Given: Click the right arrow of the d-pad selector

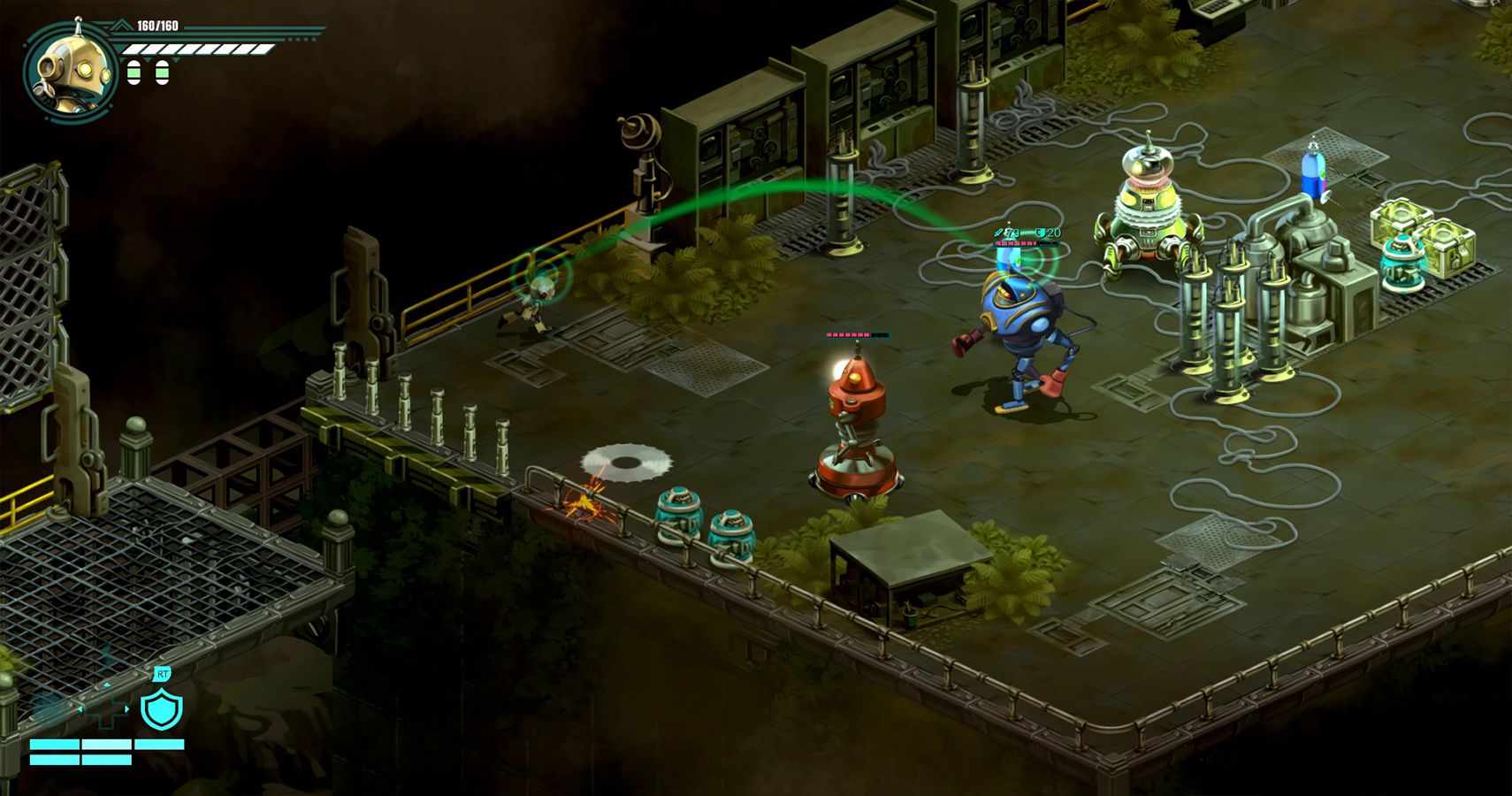Looking at the screenshot, I should coord(126,709).
